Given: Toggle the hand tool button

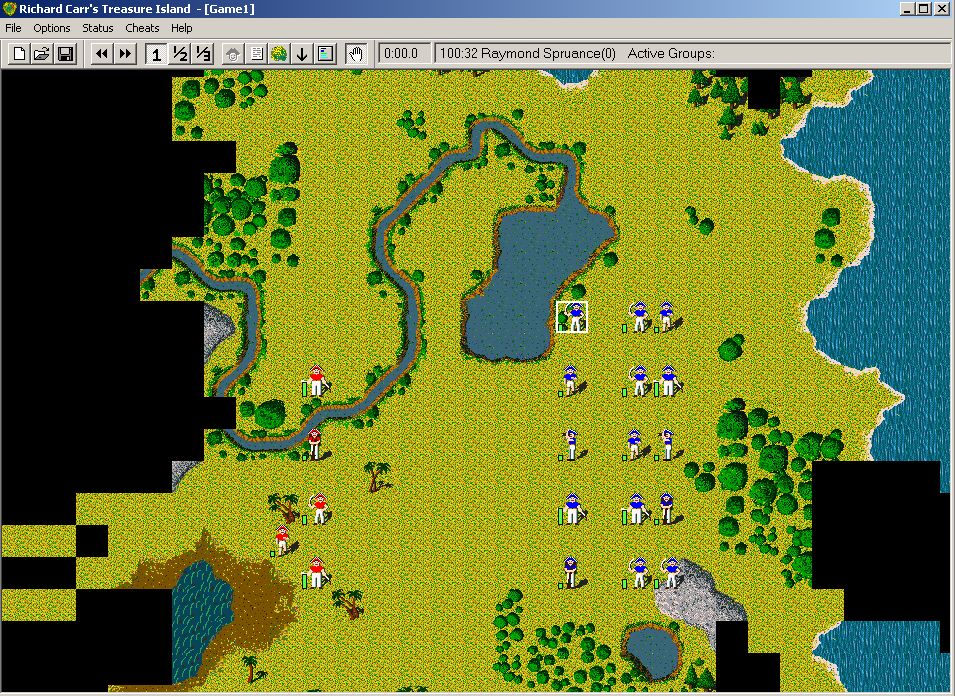Looking at the screenshot, I should [x=355, y=54].
